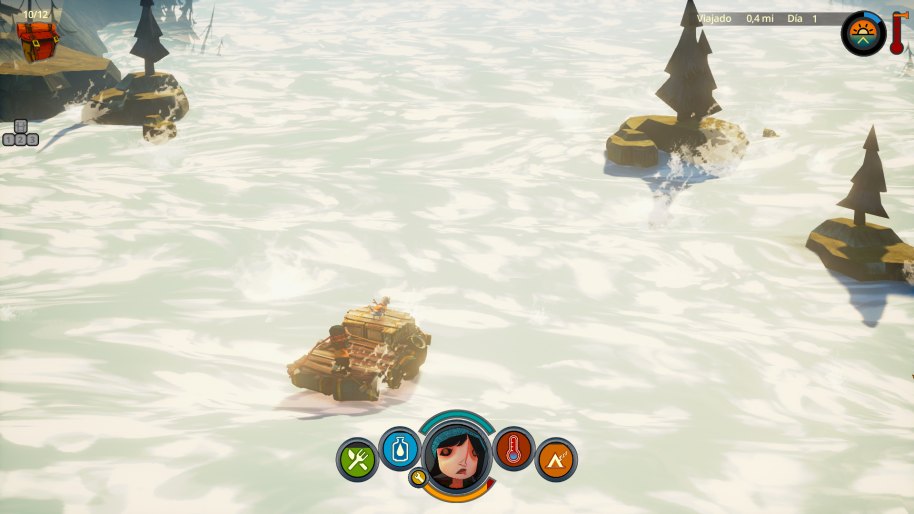The height and width of the screenshot is (514, 914).
Task: Select the blue water bottle thirst icon
Action: point(400,448)
